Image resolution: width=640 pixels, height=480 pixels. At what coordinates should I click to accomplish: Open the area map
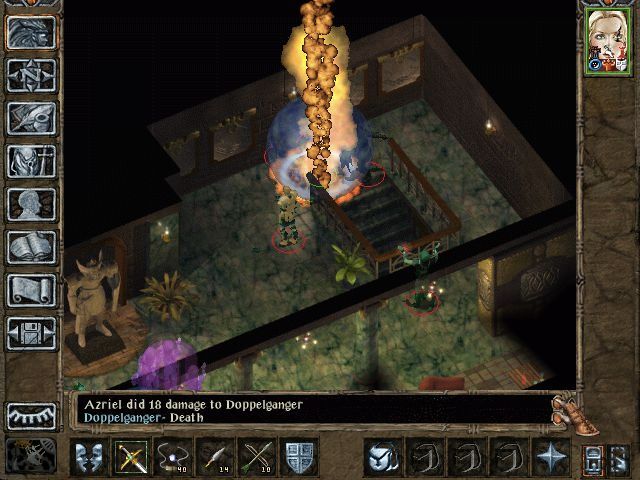point(31,75)
